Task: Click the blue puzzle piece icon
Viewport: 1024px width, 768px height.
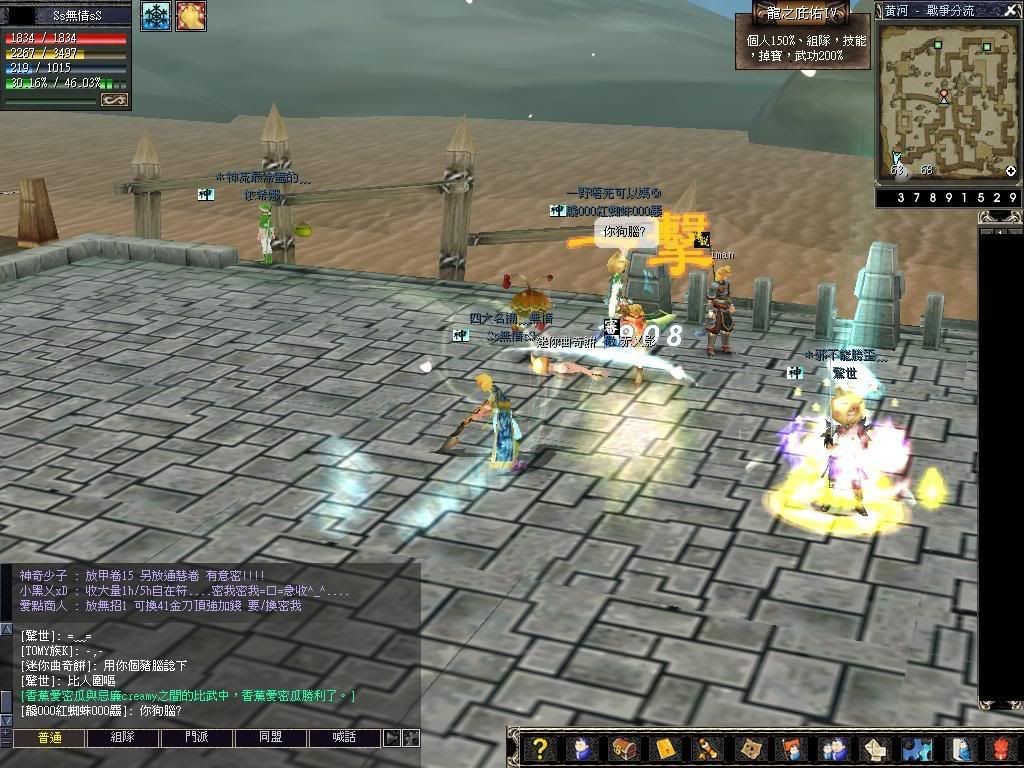Action: (916, 748)
